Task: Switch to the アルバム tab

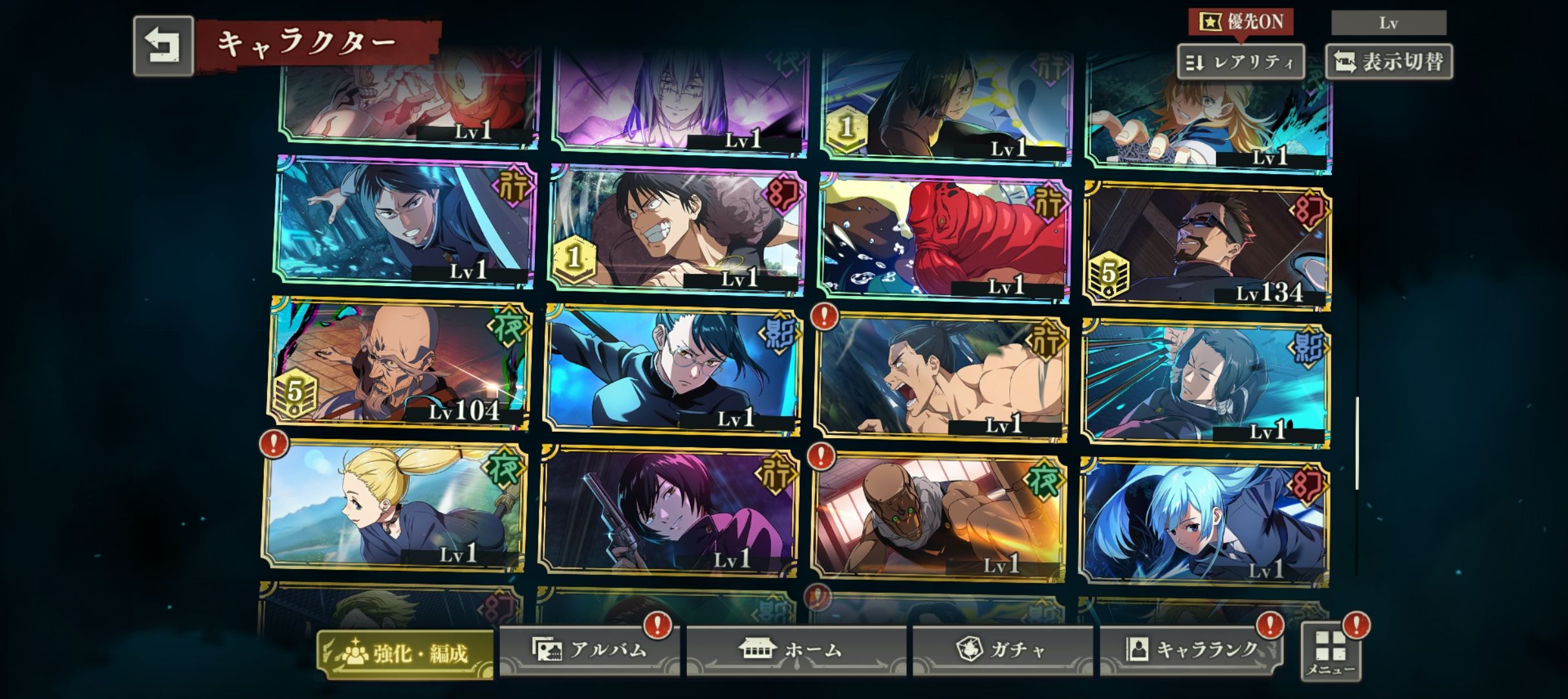Action: pos(589,650)
